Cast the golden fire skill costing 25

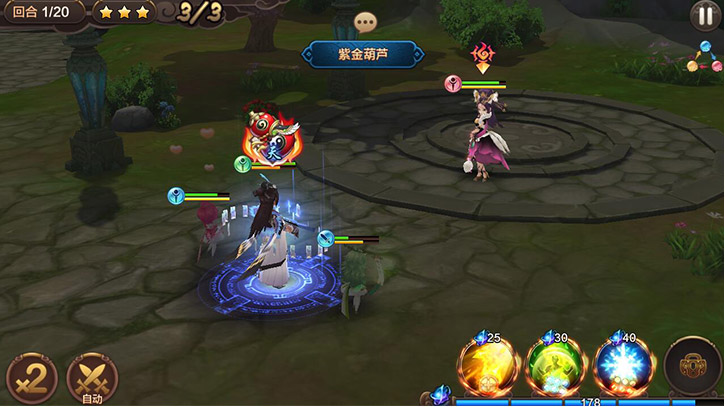point(488,367)
